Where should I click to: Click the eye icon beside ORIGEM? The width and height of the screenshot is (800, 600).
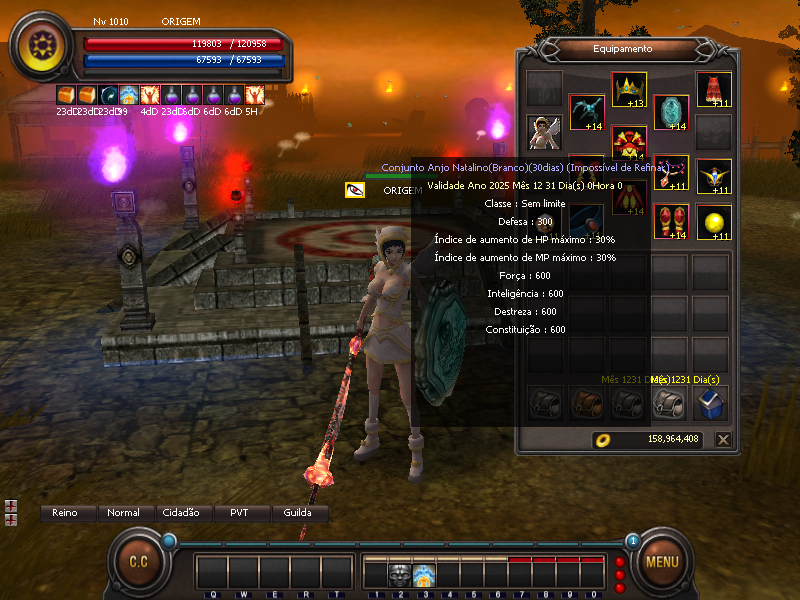(355, 190)
